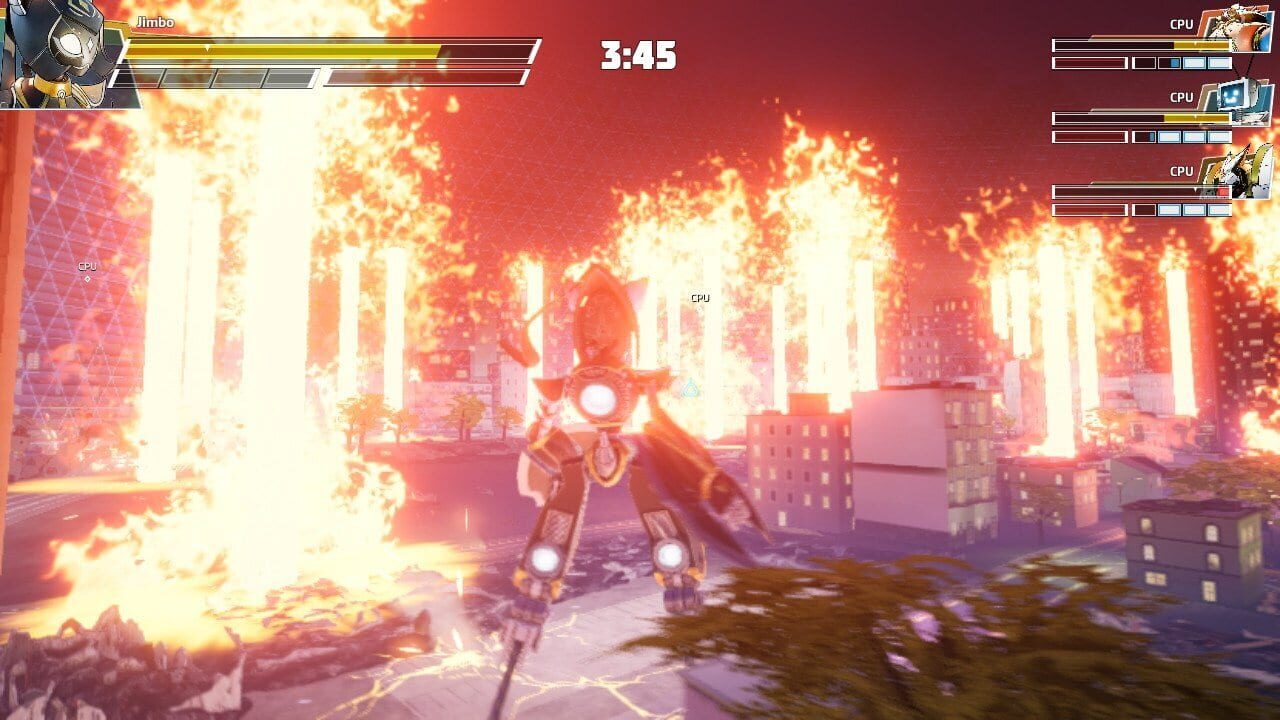This screenshot has height=720, width=1280.
Task: Click Jimbo's yellow health bar
Action: (284, 49)
